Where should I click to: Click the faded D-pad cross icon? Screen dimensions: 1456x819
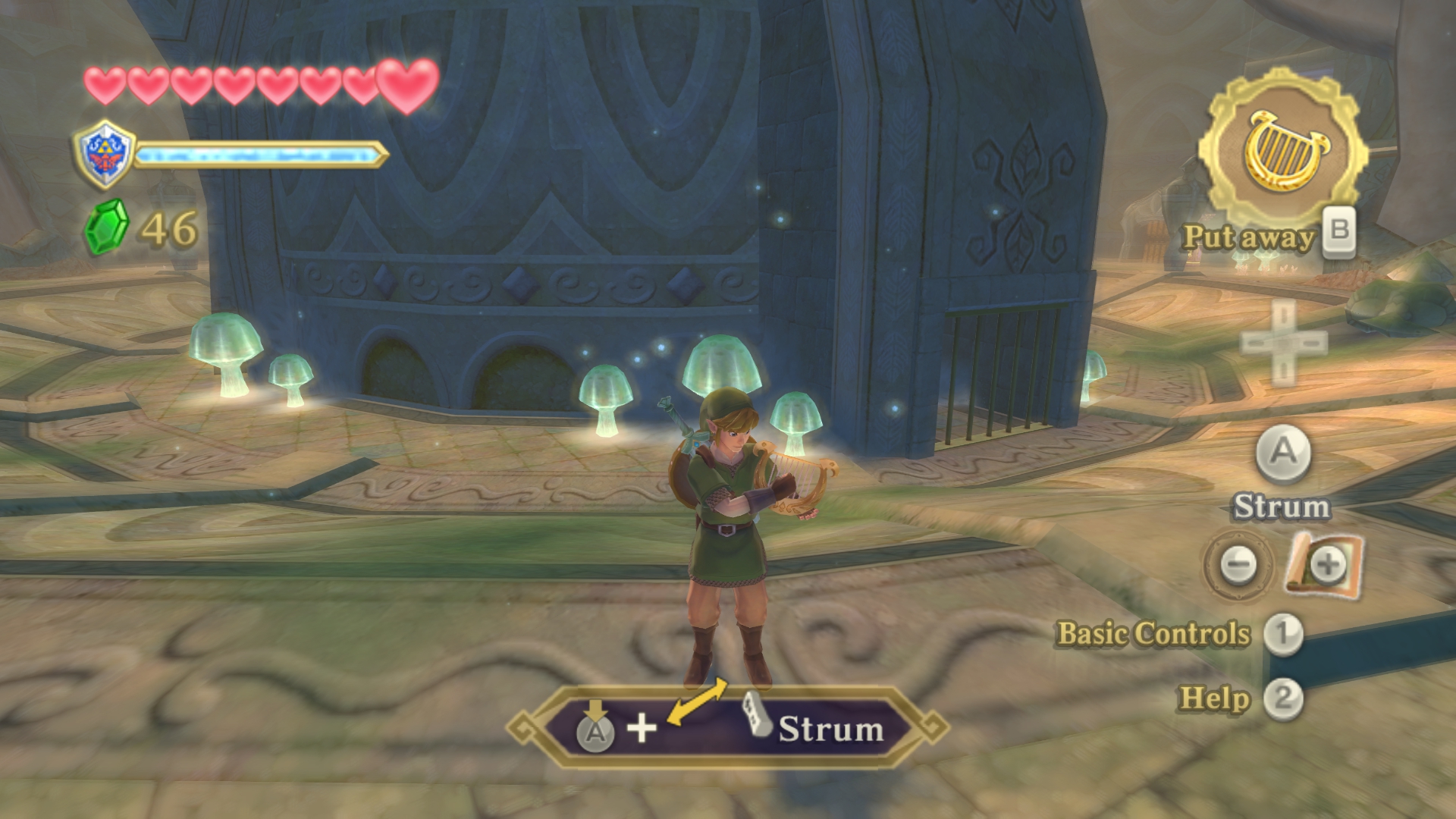point(1284,343)
